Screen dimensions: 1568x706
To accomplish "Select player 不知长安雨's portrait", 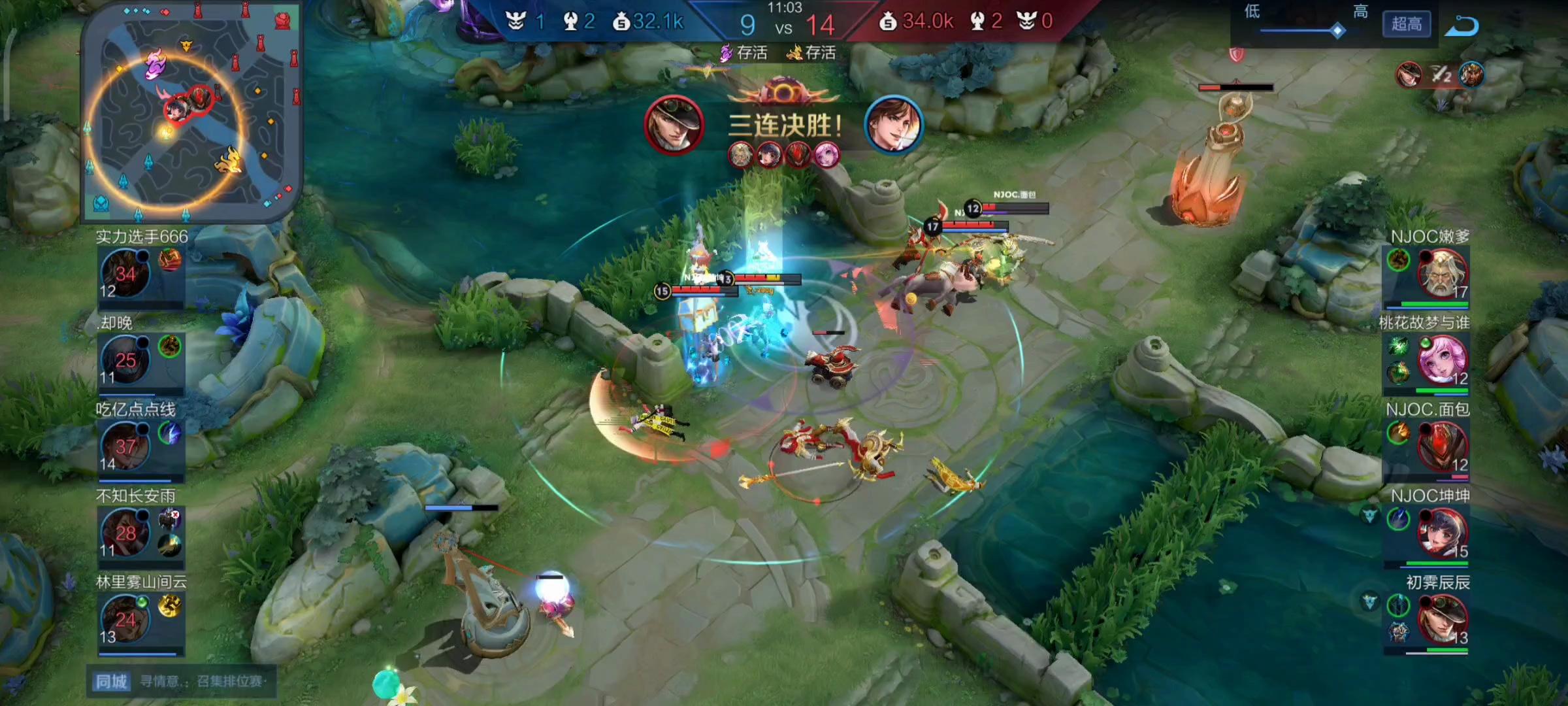I will pos(125,533).
